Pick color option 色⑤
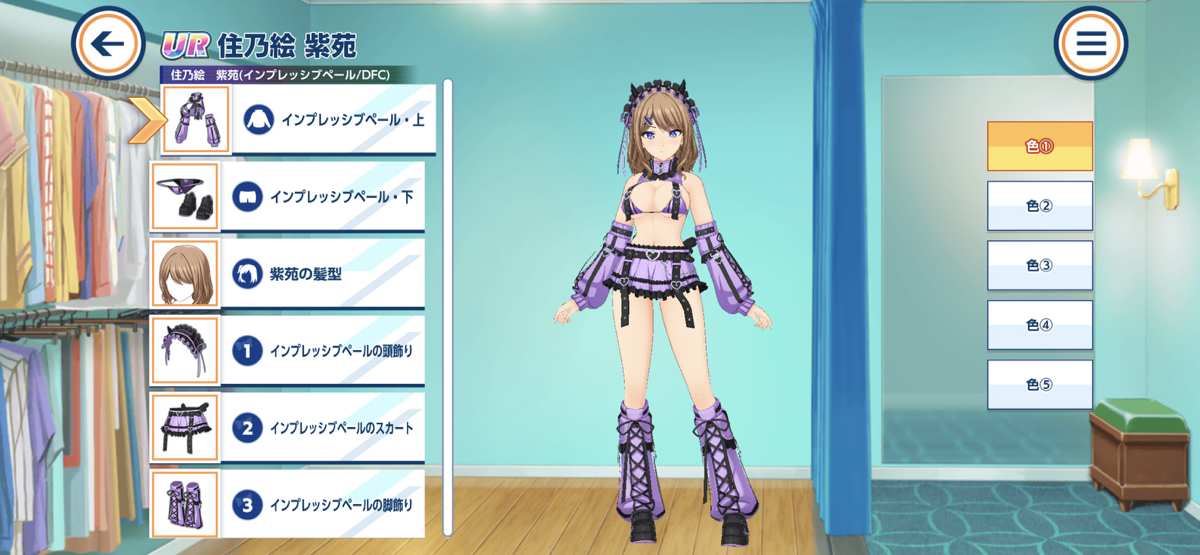Viewport: 1200px width, 555px height. click(1040, 385)
